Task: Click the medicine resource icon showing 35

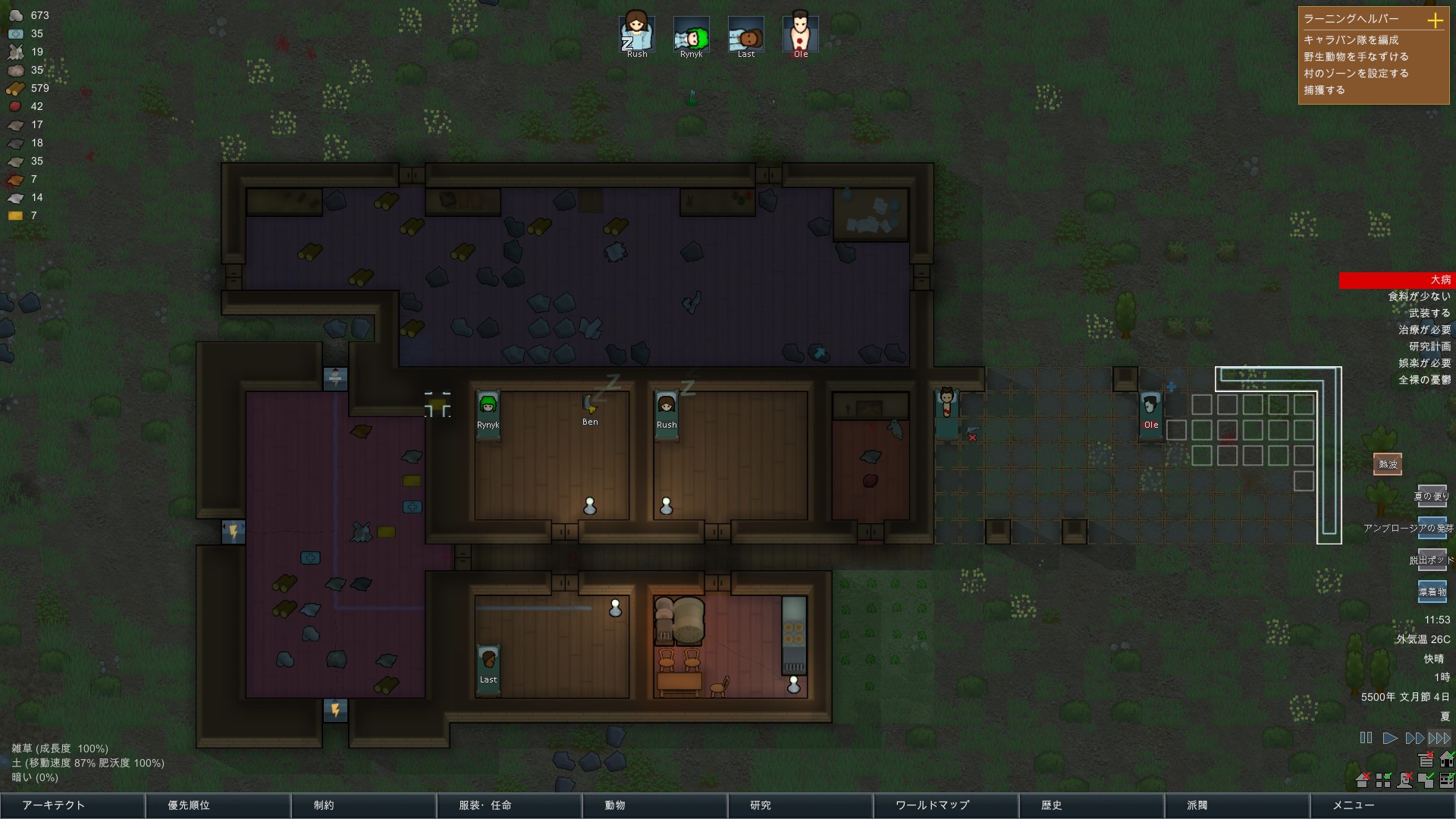Action: [x=15, y=33]
